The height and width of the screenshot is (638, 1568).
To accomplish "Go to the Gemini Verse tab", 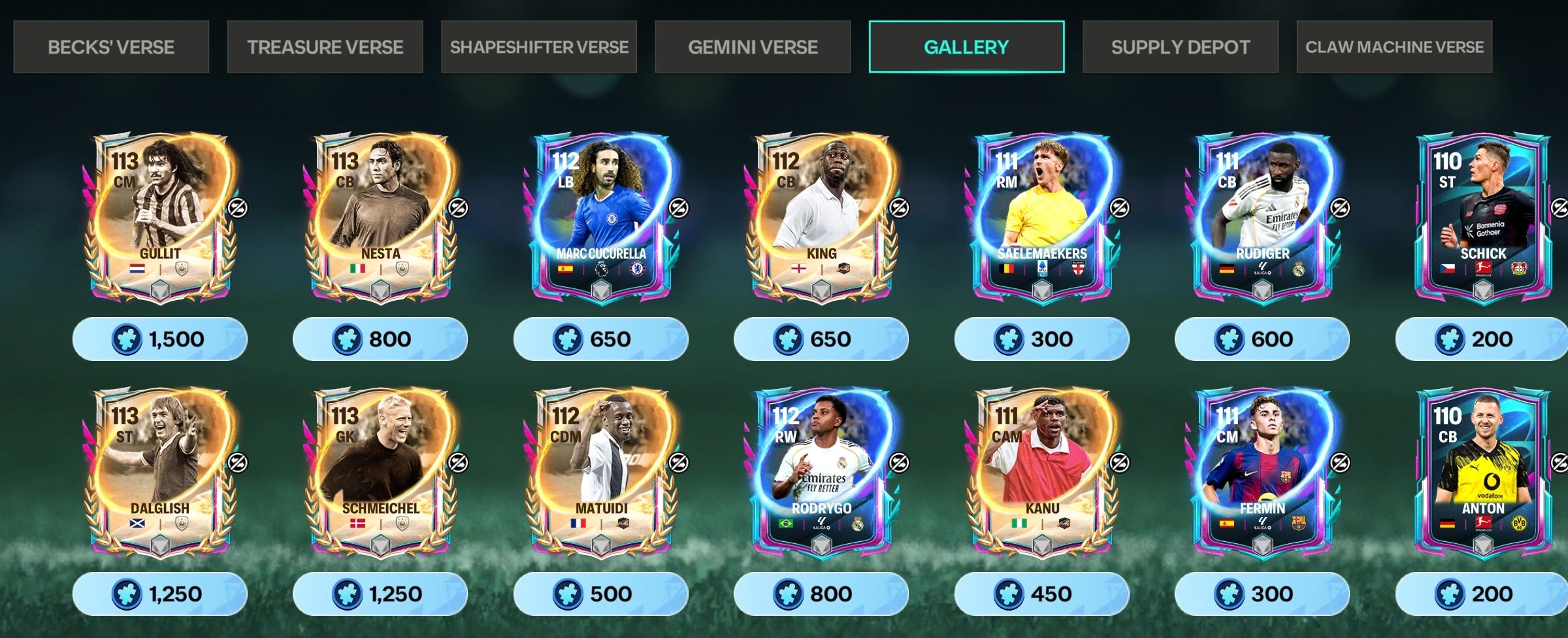I will pos(753,47).
